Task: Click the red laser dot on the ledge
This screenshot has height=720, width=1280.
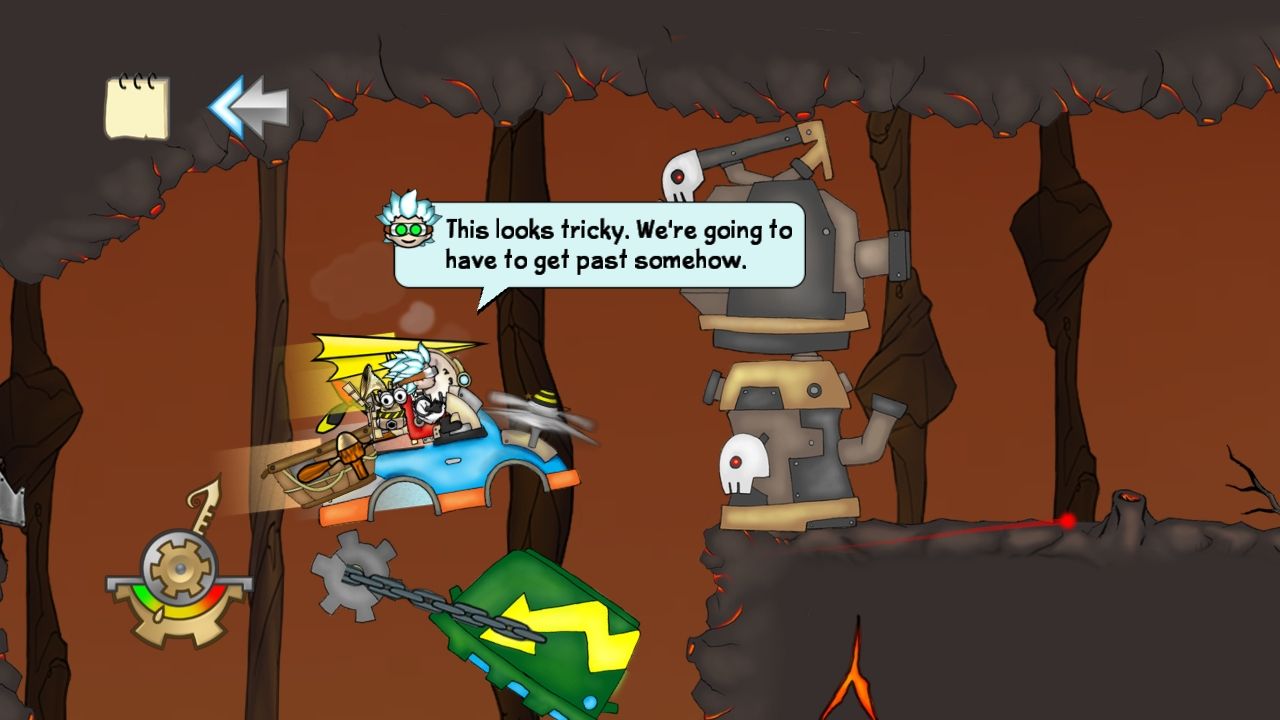Action: tap(1066, 521)
